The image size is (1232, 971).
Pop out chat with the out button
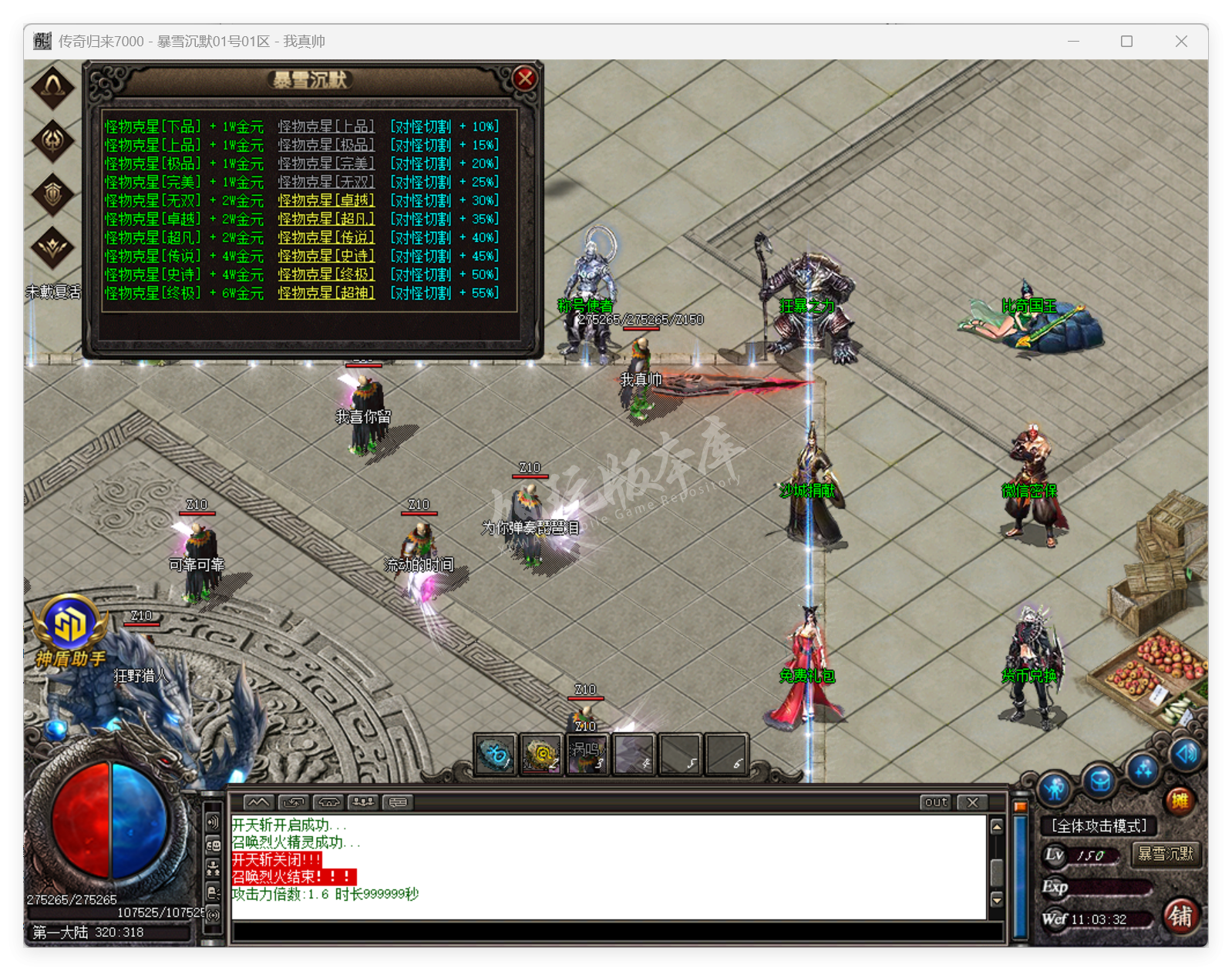pos(934,802)
